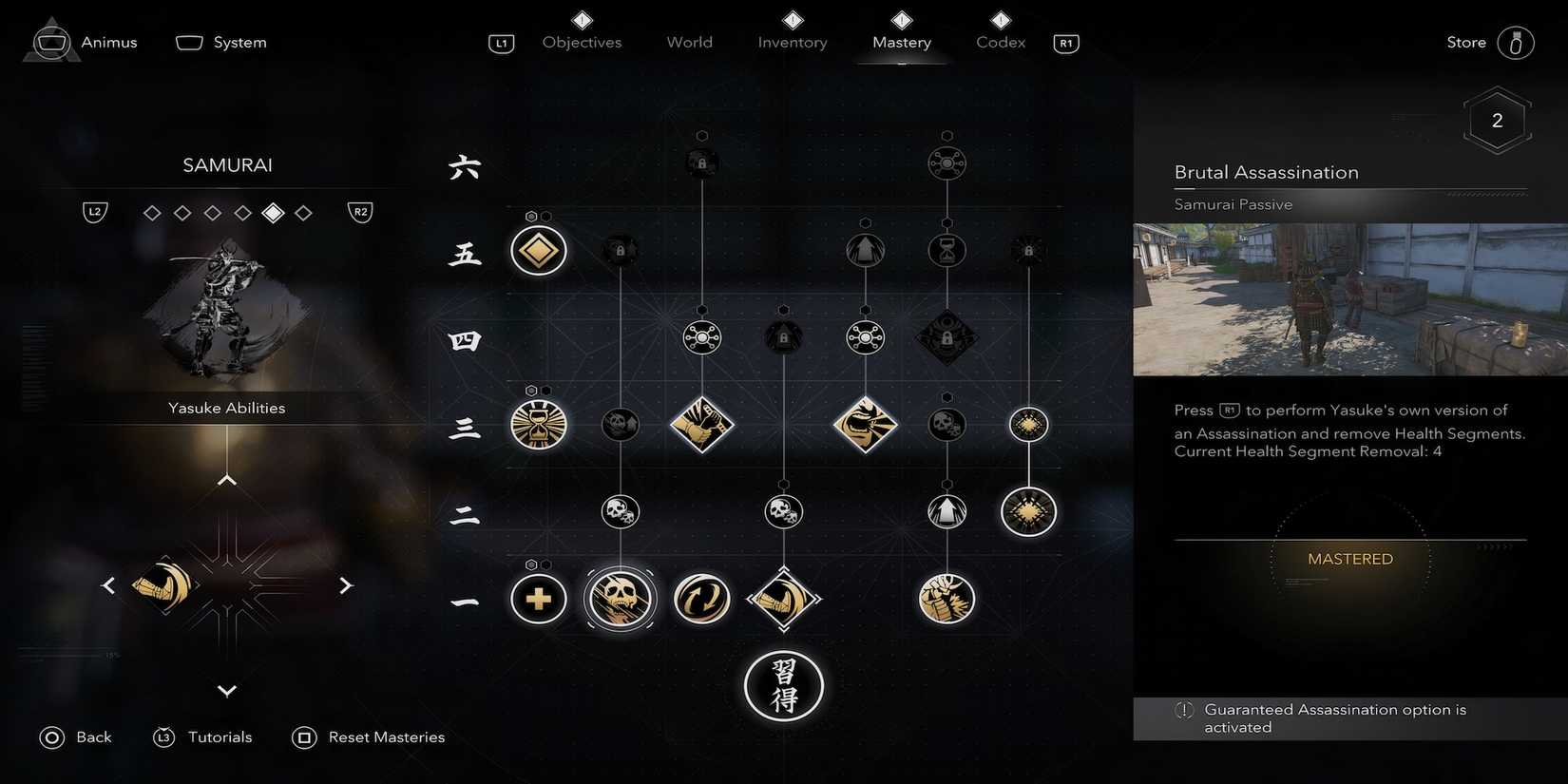
Task: Click the left chevron on the ability selector
Action: (x=107, y=584)
